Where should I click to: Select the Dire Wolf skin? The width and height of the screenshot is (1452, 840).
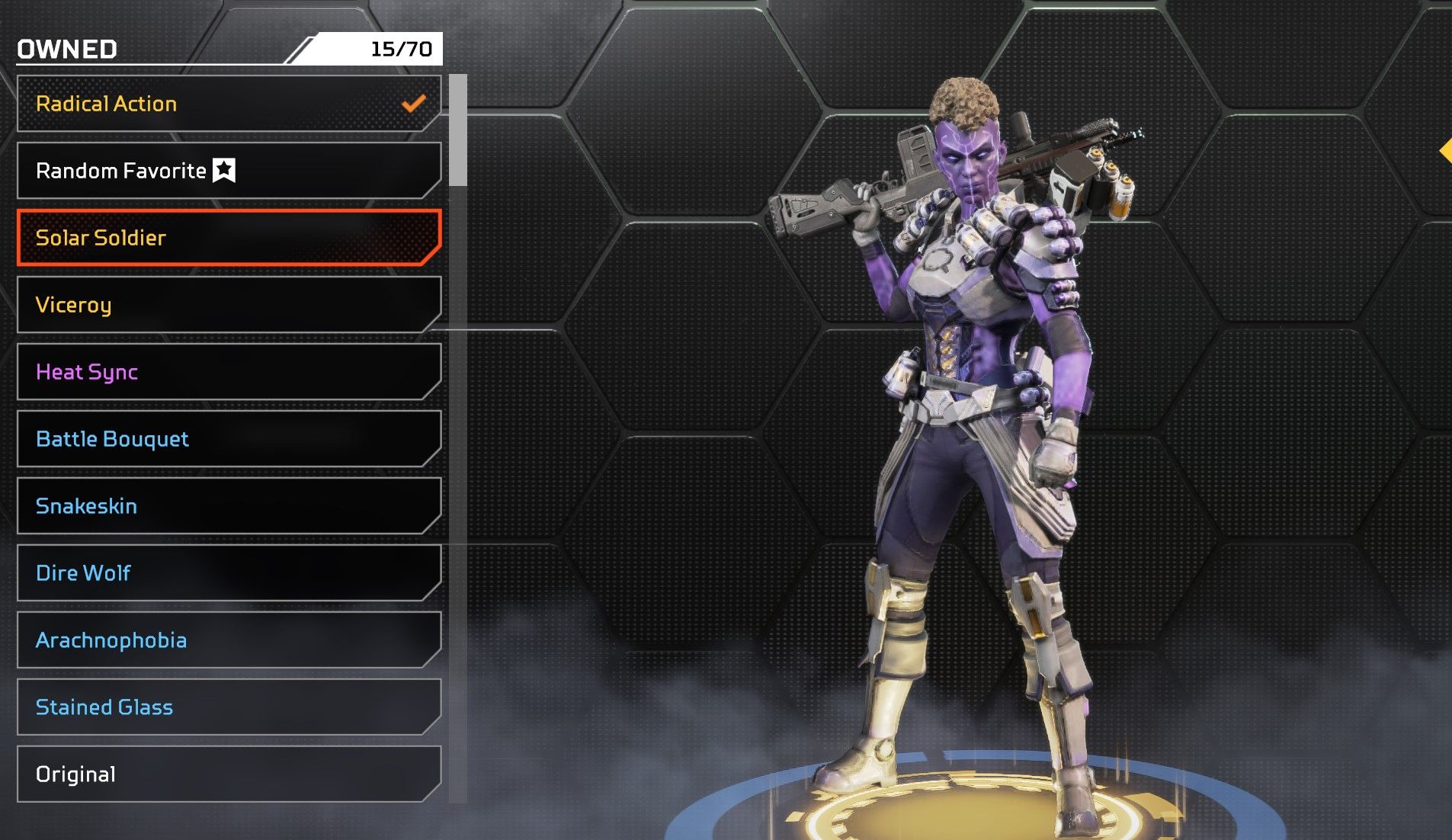229,573
